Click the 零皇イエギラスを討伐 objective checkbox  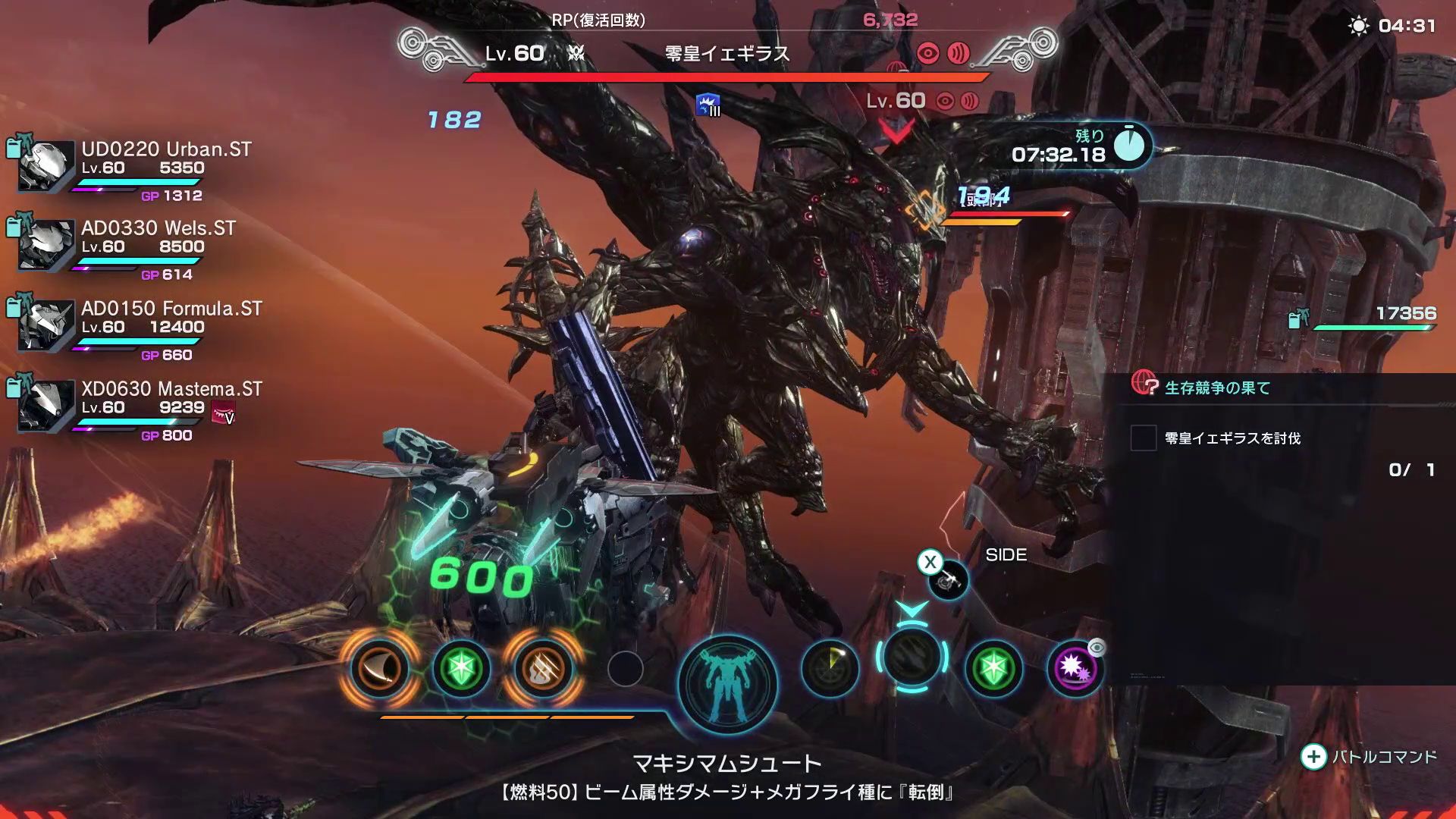(x=1143, y=438)
